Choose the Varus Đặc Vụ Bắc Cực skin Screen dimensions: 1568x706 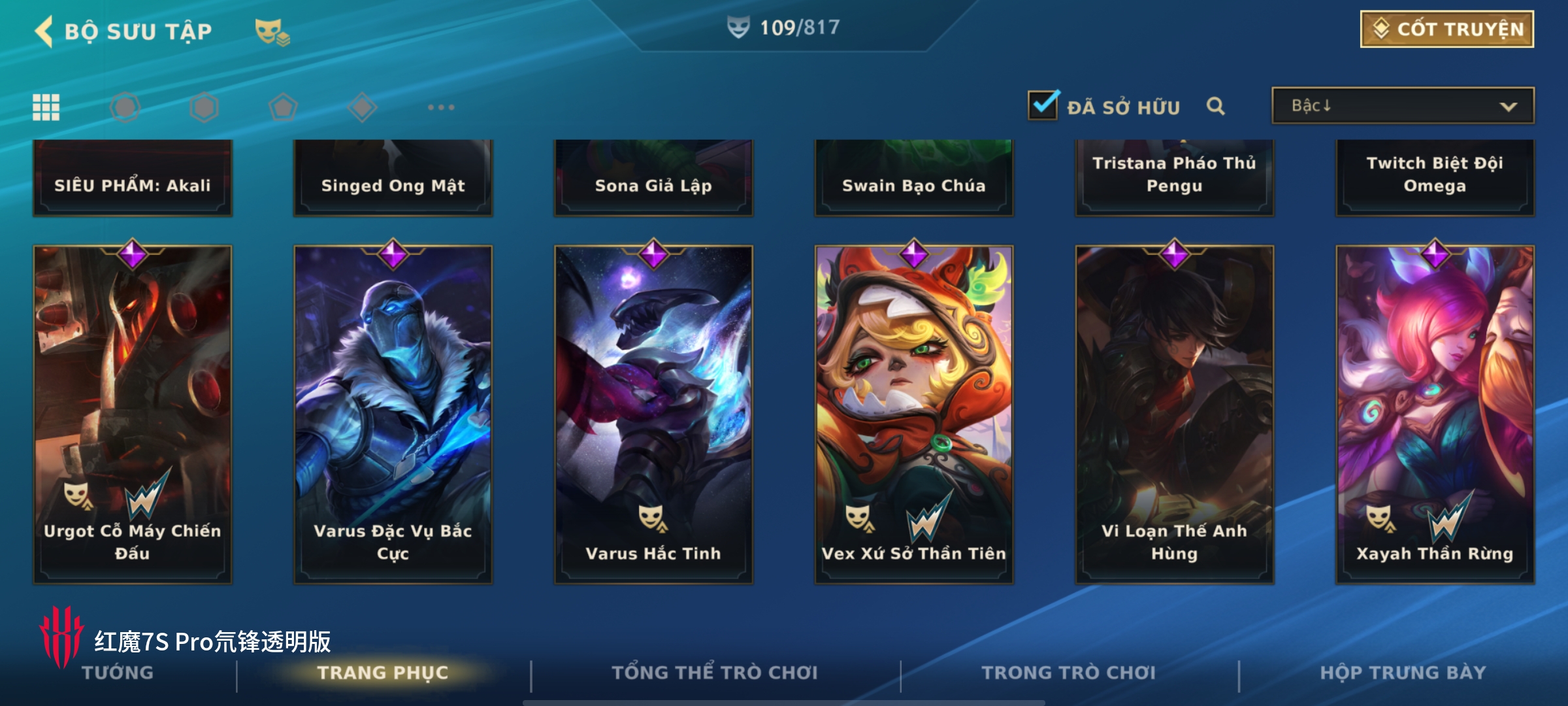tap(393, 413)
